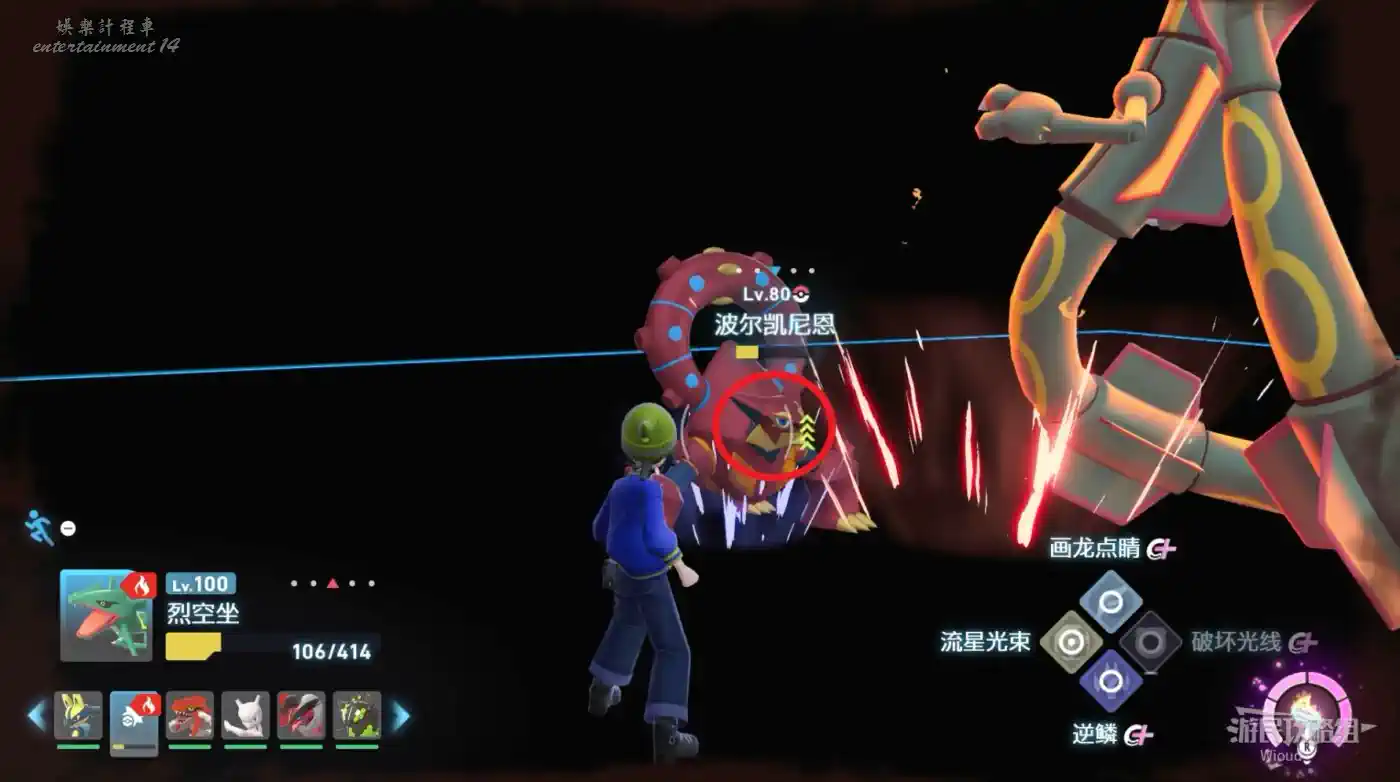Open the large 烈空坐 portrait

[99, 615]
